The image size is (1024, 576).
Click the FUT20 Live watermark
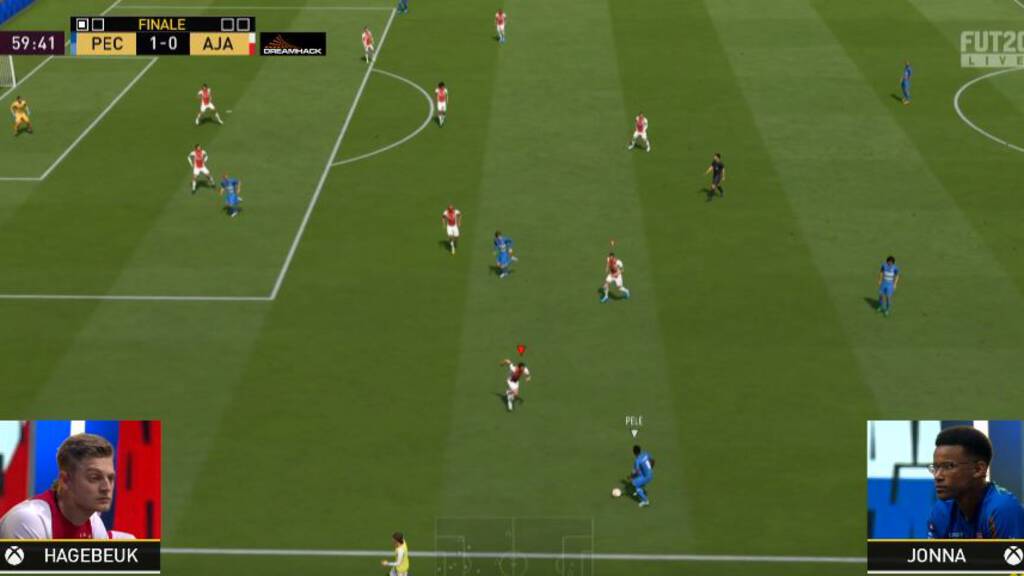[x=991, y=48]
